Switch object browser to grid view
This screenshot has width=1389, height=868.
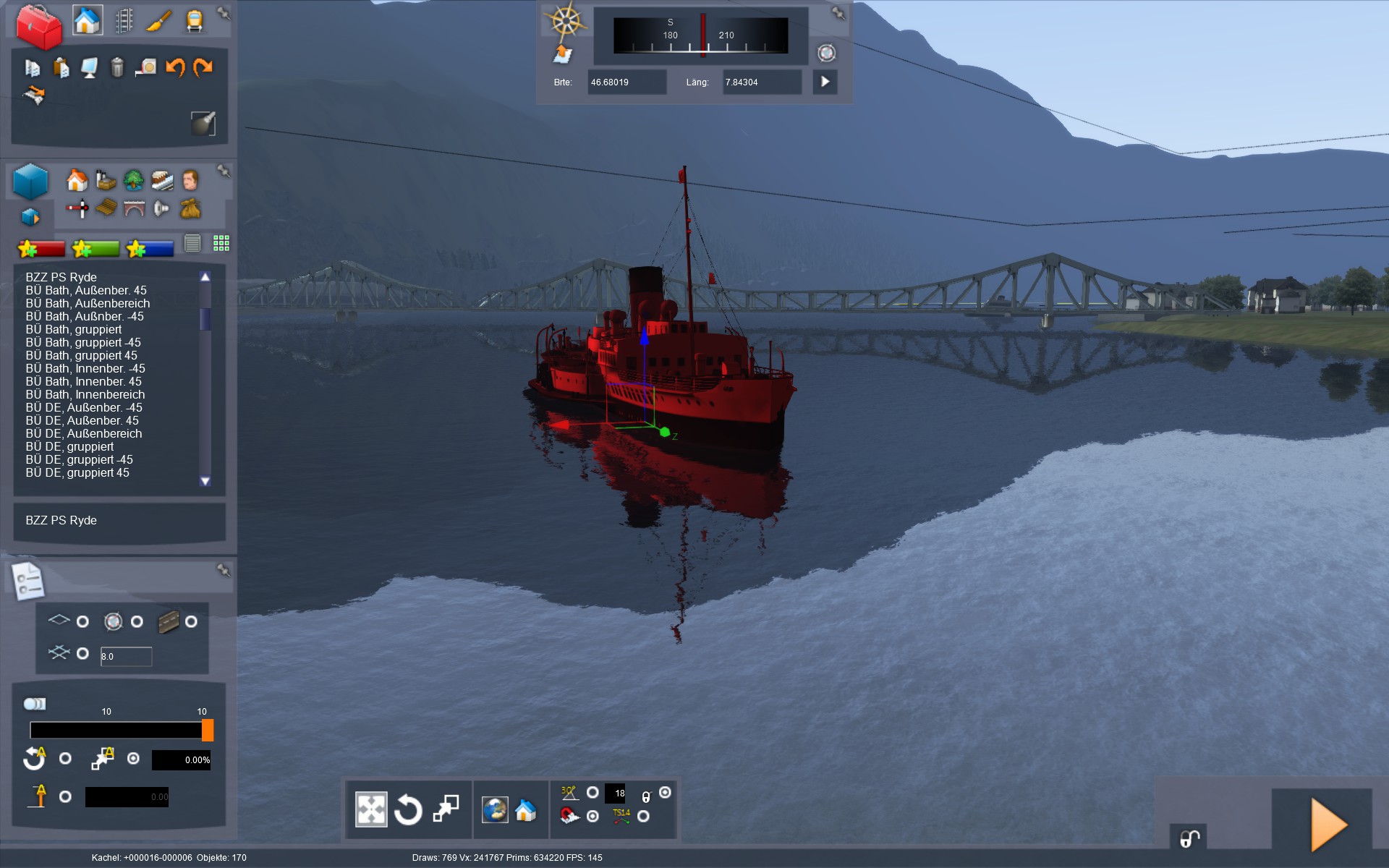221,243
